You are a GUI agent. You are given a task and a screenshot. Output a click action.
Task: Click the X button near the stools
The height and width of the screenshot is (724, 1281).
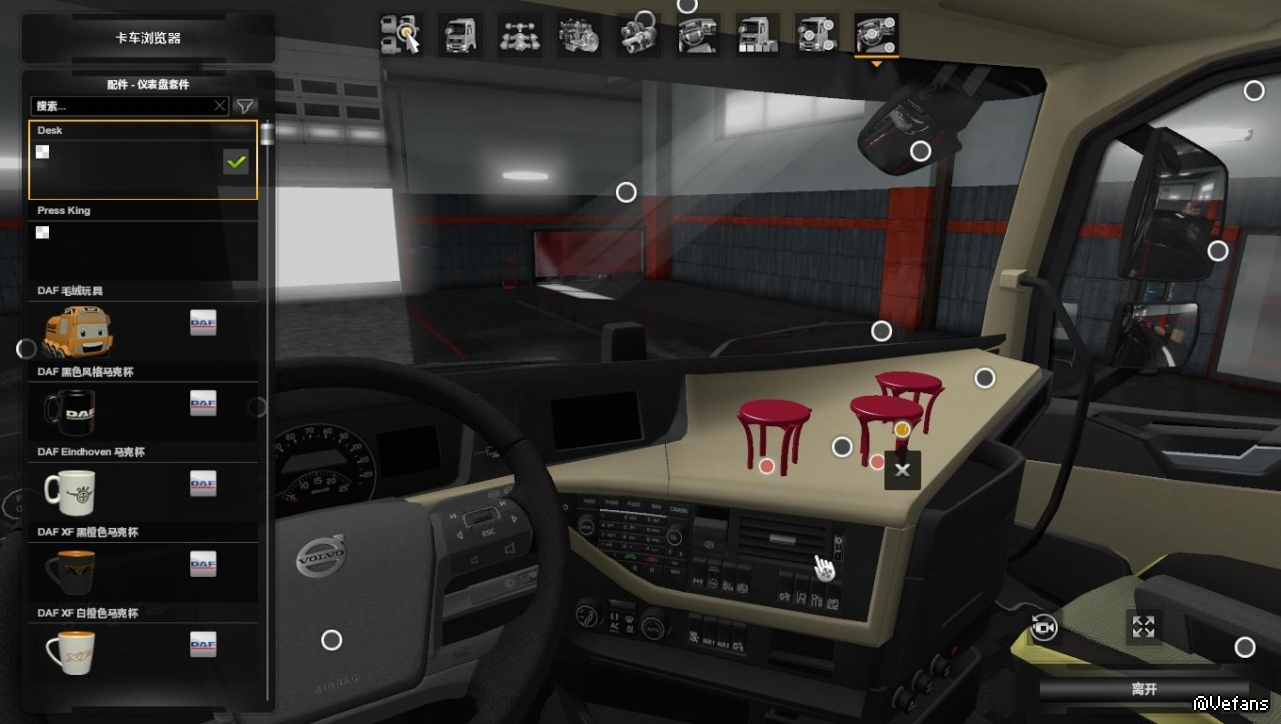point(902,470)
